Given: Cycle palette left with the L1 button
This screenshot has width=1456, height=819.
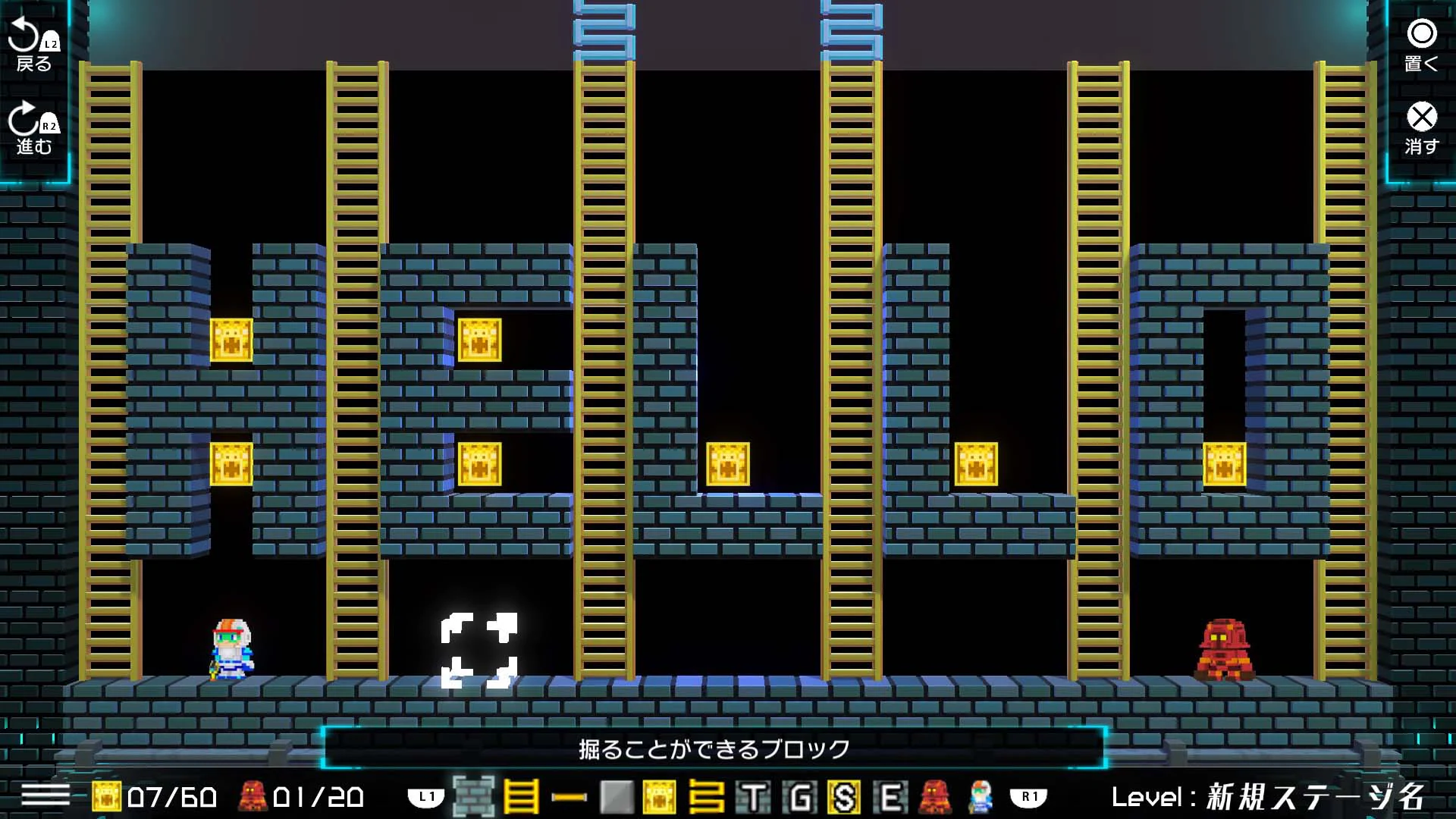Looking at the screenshot, I should coord(426,798).
